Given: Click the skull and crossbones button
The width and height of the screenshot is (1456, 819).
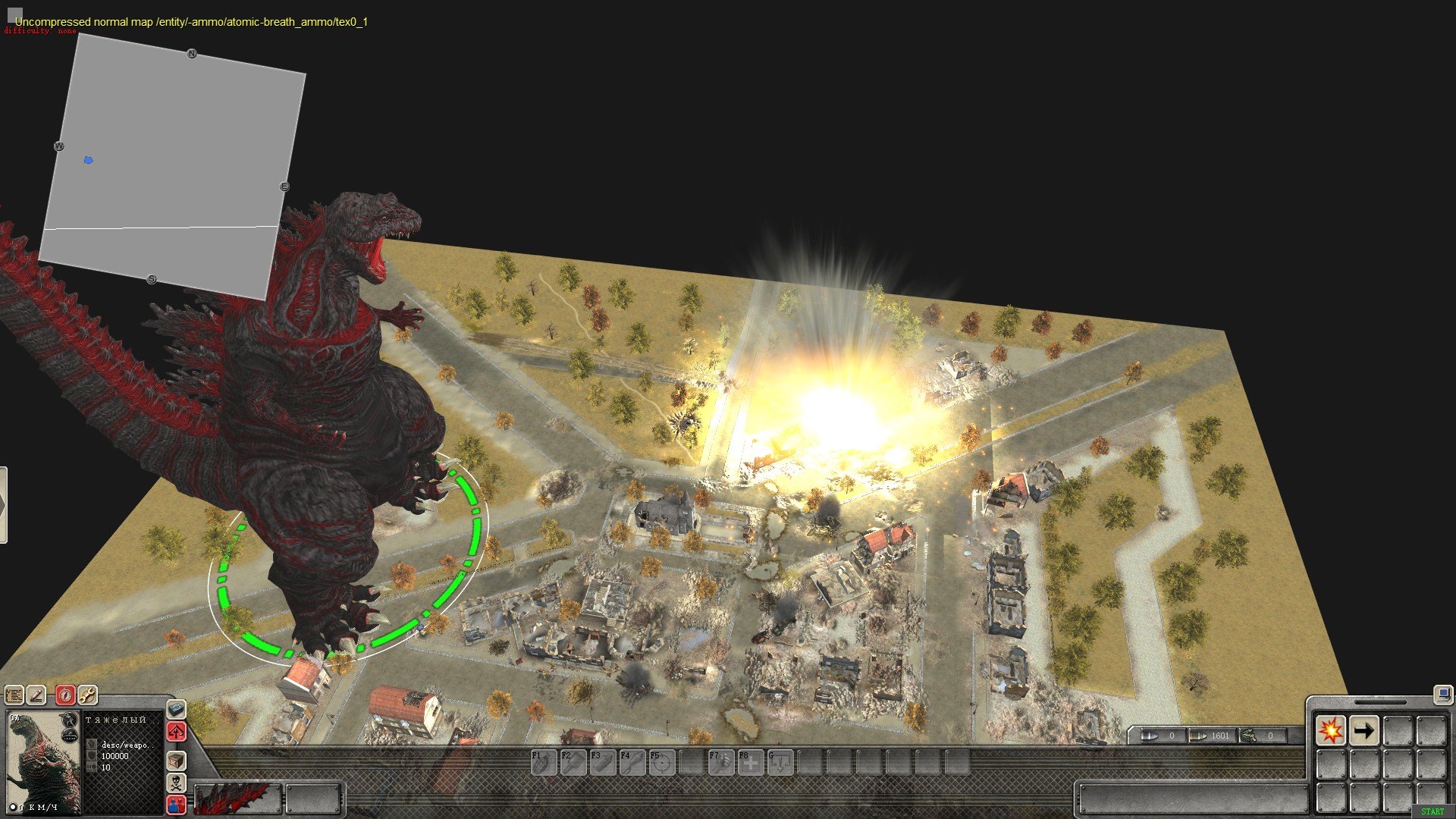Looking at the screenshot, I should click(x=176, y=783).
